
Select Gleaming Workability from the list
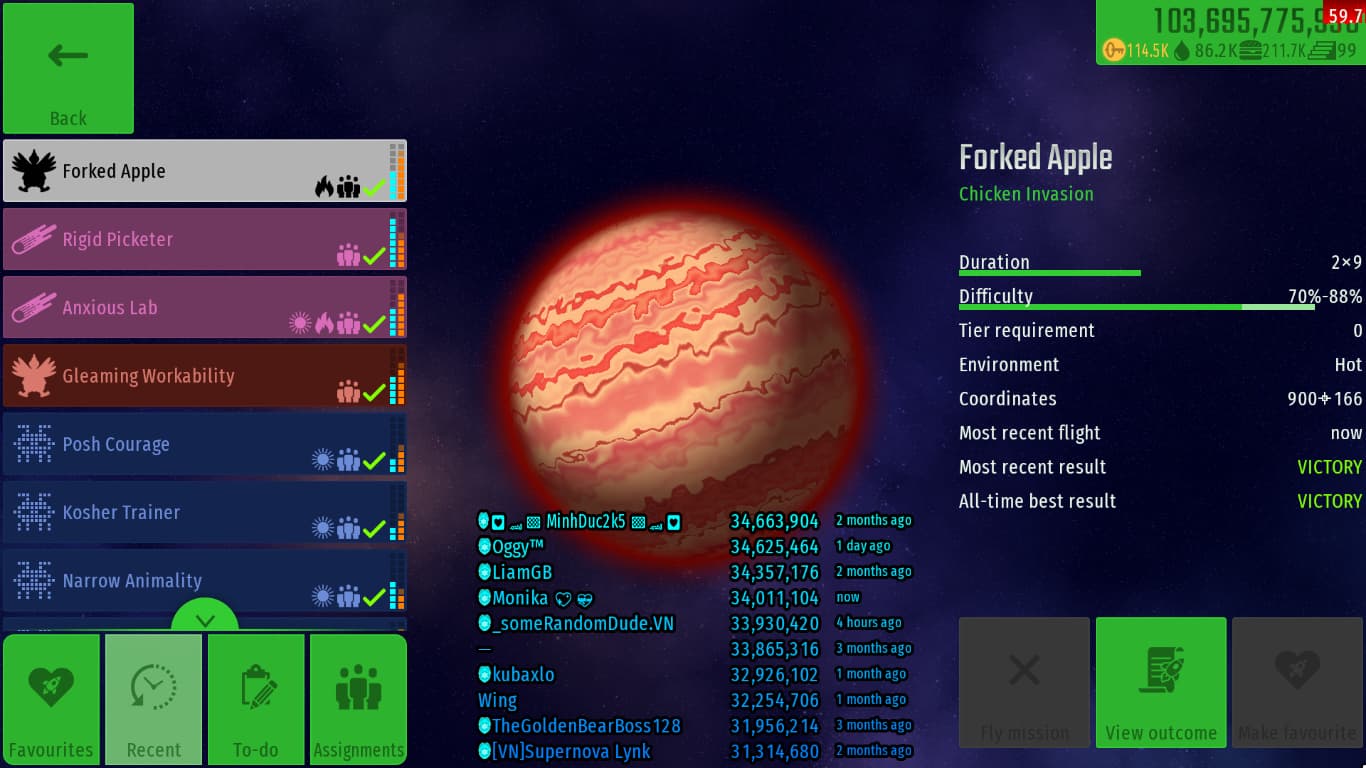(x=204, y=376)
